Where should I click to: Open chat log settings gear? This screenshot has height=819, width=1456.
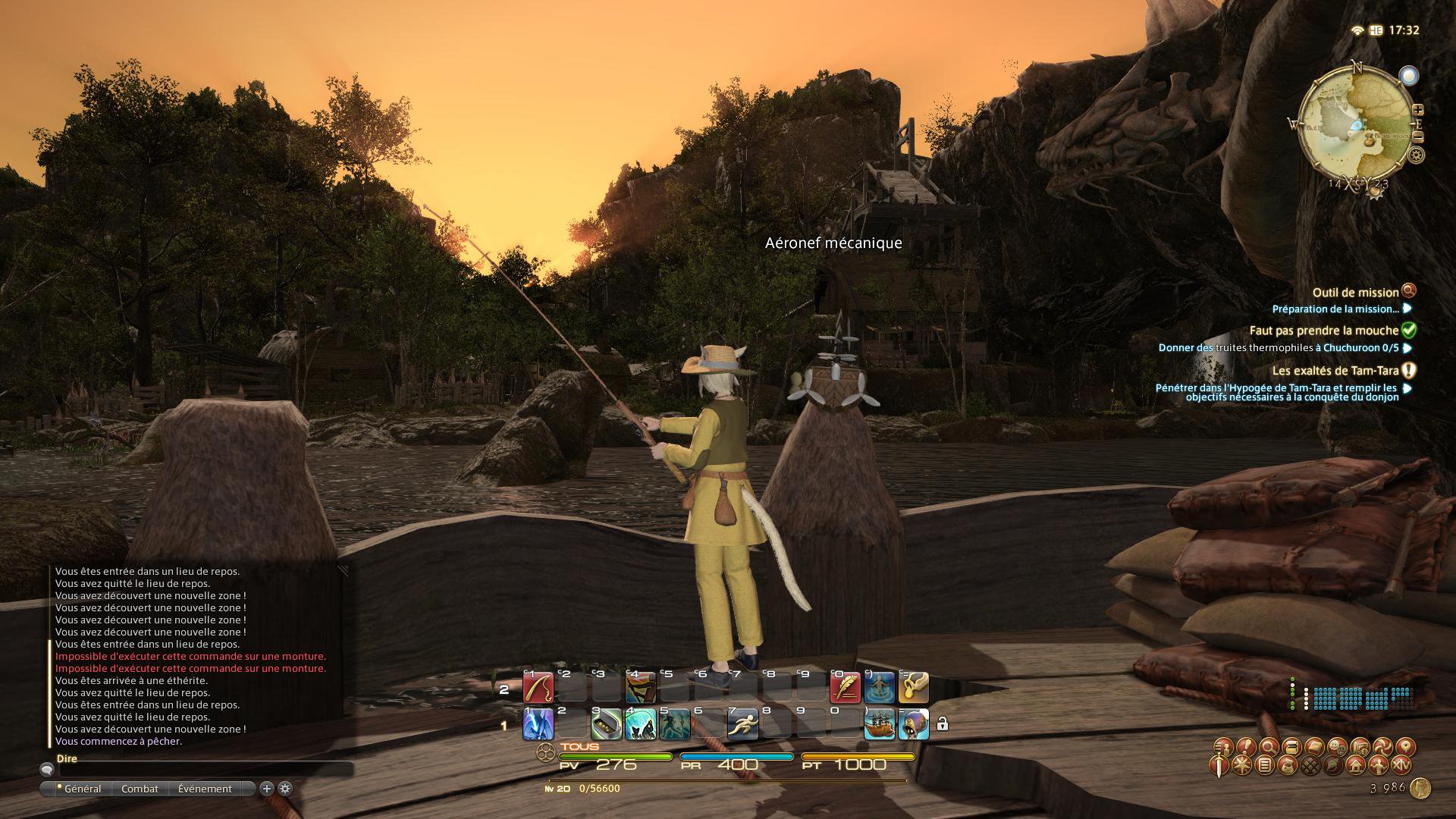pos(285,789)
